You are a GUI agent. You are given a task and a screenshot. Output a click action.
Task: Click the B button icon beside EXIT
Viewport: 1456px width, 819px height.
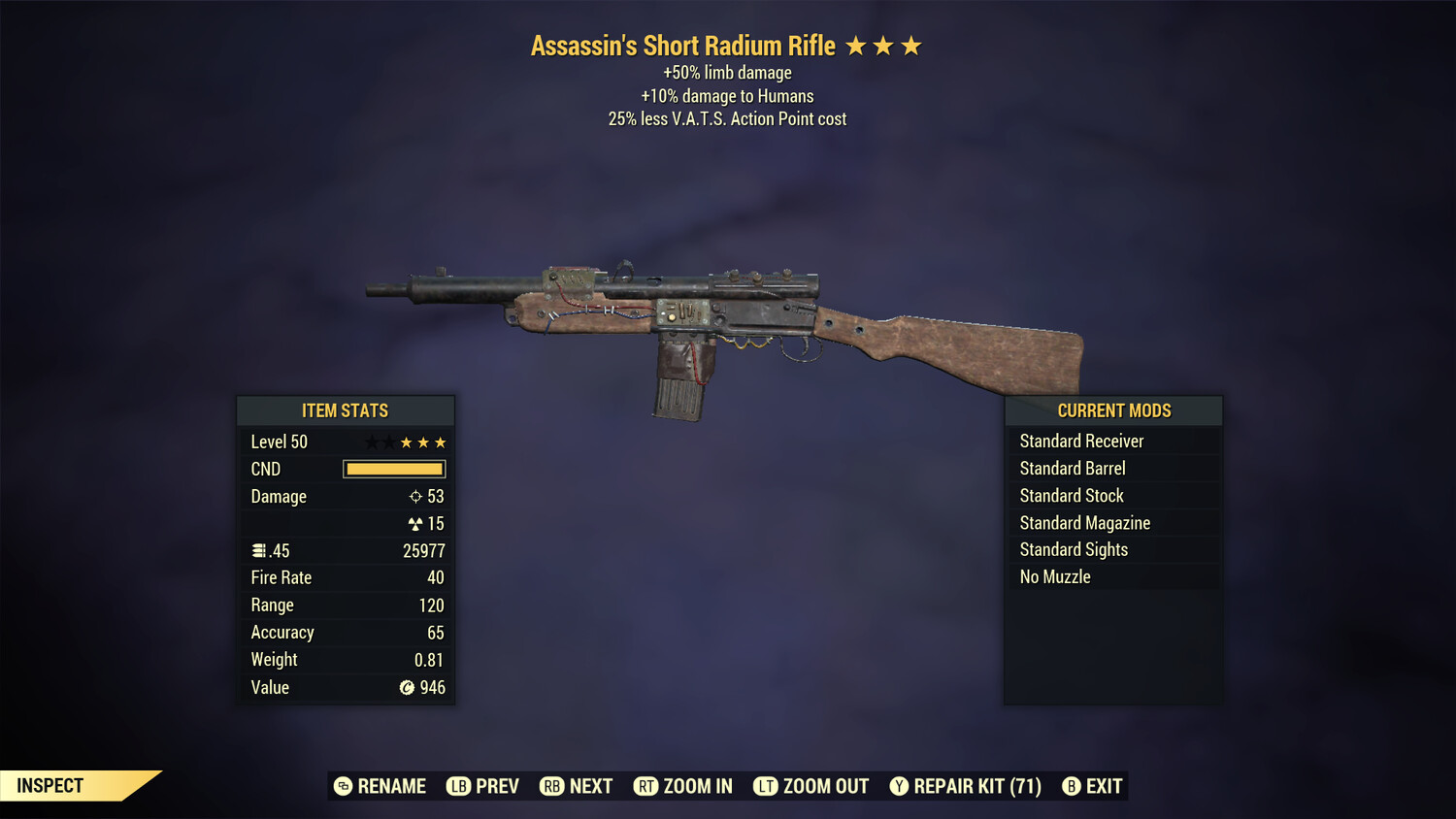(1071, 786)
